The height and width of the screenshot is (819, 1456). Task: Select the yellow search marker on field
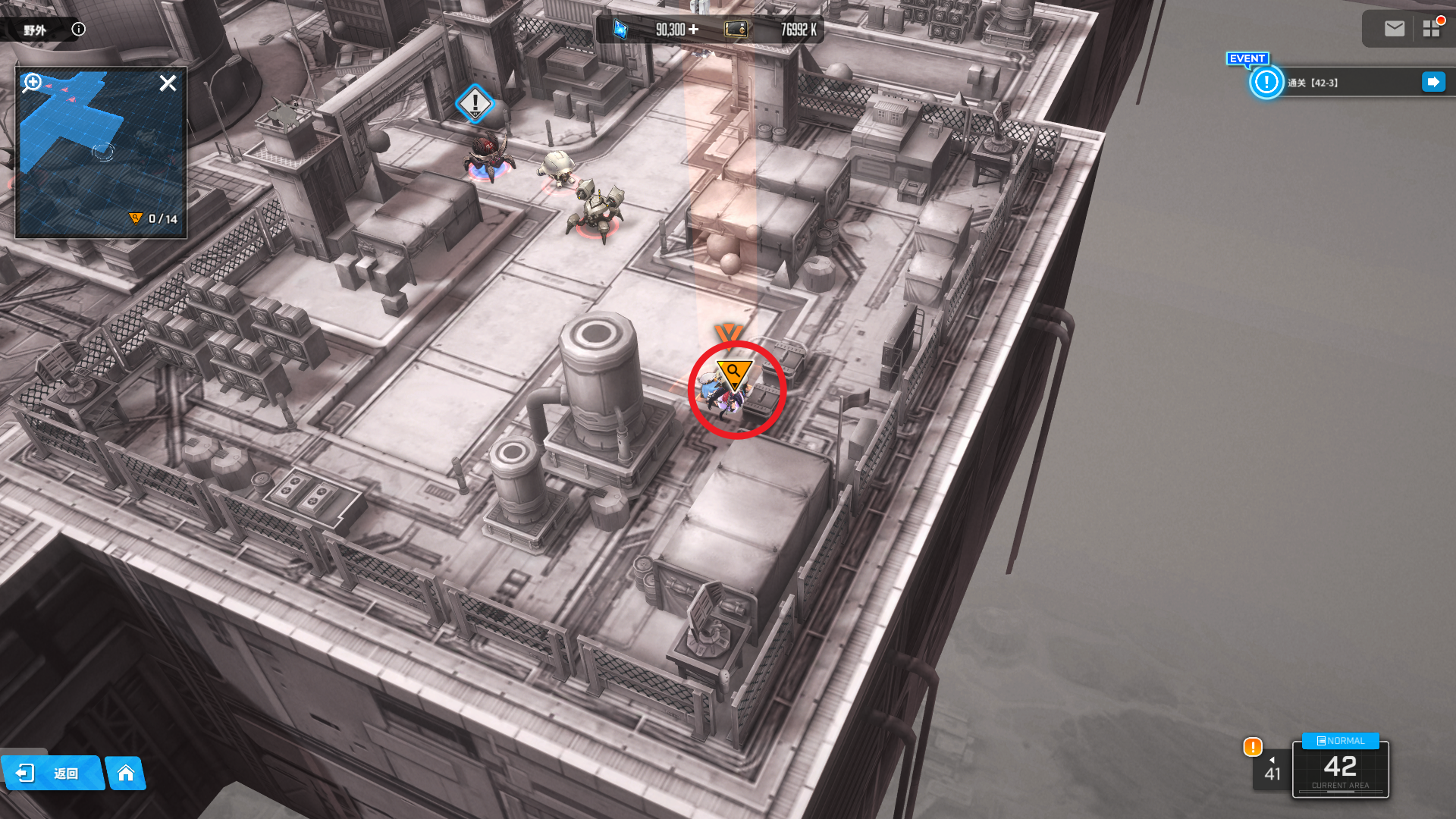point(733,373)
